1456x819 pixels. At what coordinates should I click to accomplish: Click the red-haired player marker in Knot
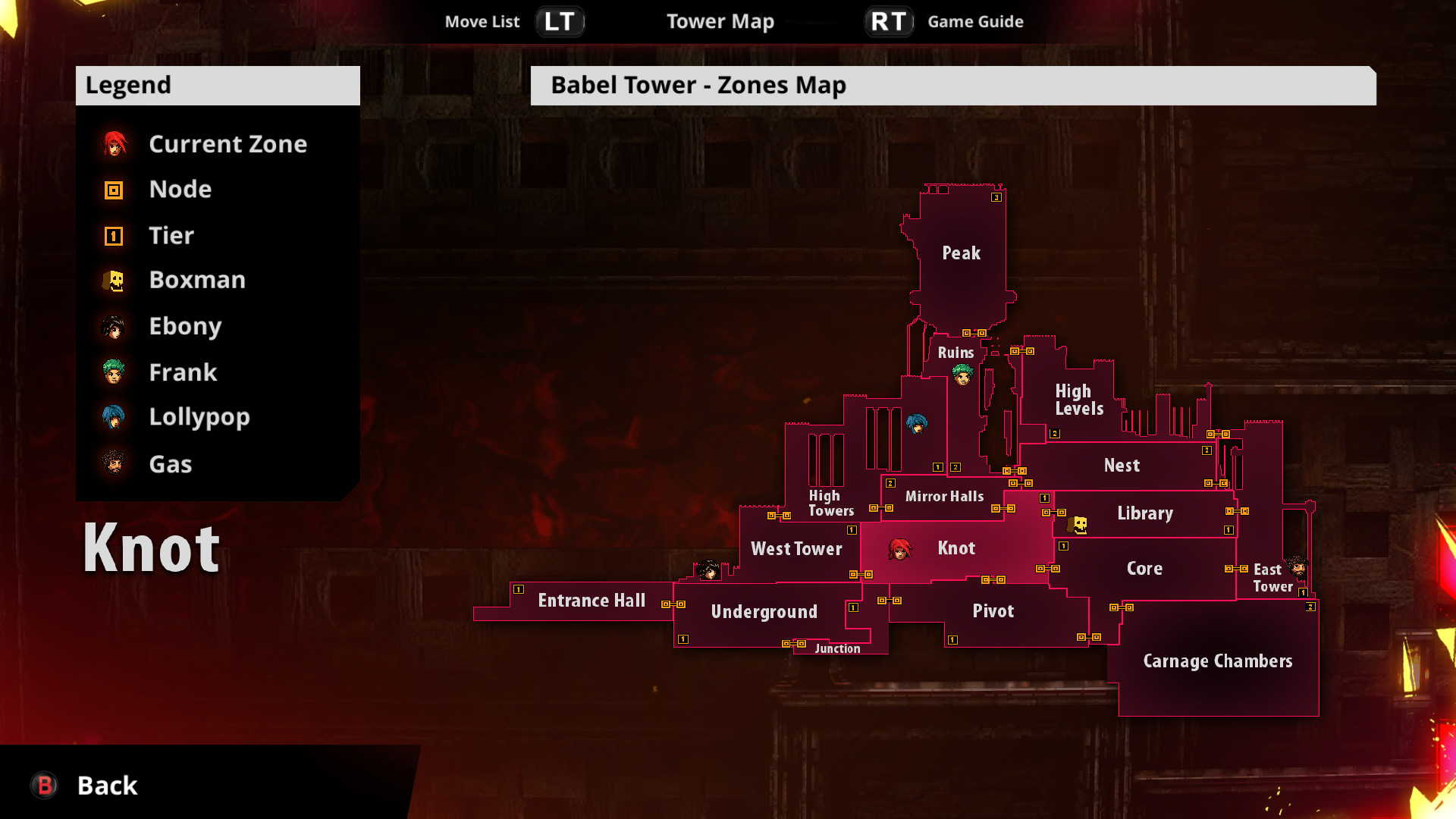tap(899, 549)
